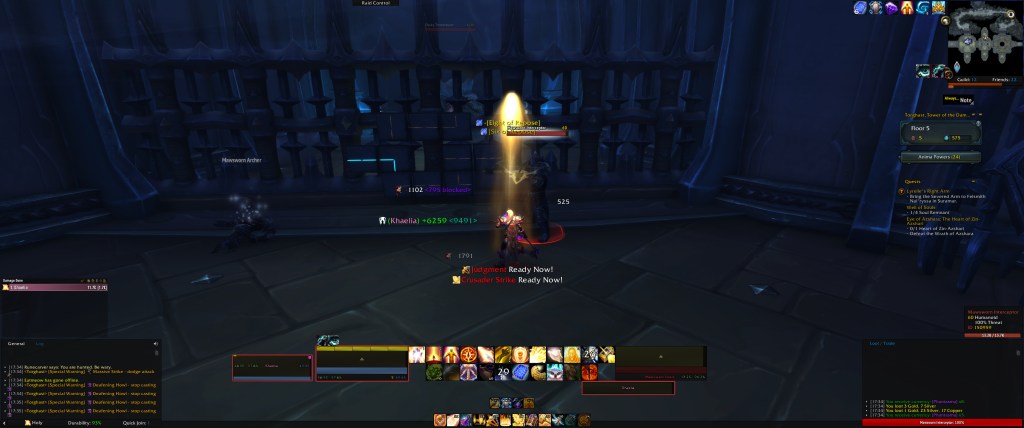Click the purple gem buff icon
Screen dimensions: 1024x428
891,8
